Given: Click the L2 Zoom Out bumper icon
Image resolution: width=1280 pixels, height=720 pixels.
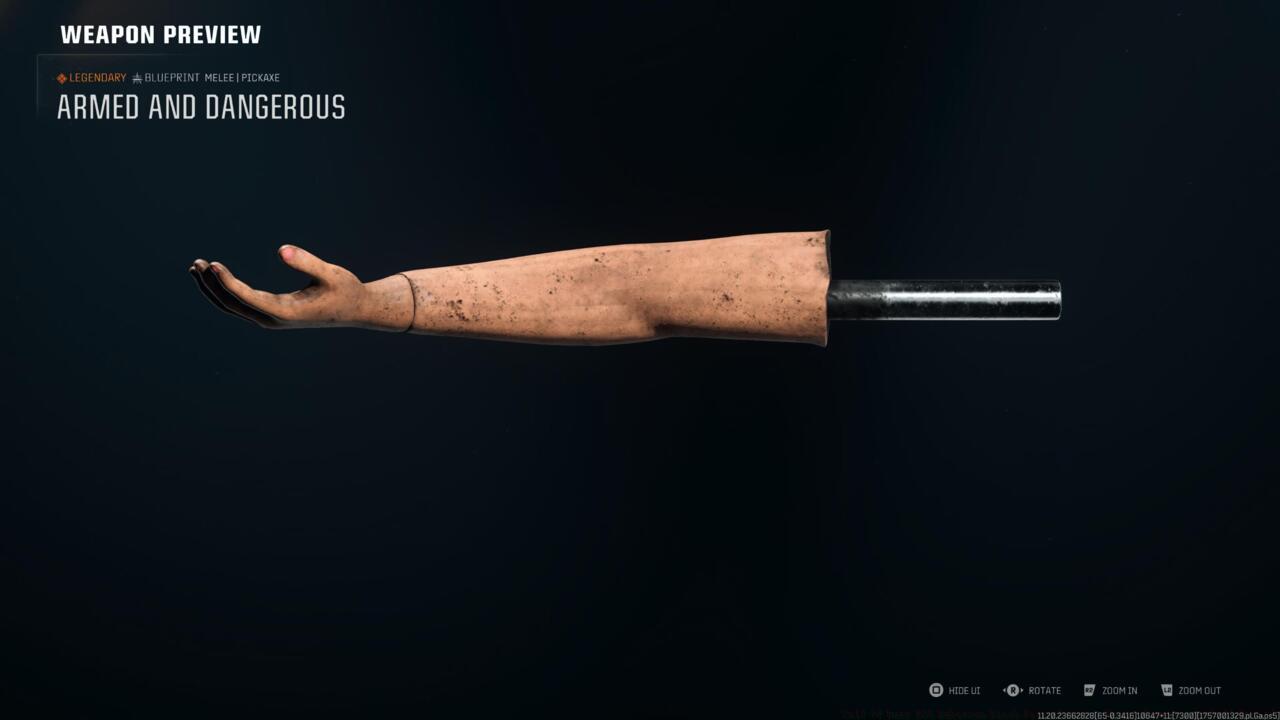Looking at the screenshot, I should (1165, 690).
